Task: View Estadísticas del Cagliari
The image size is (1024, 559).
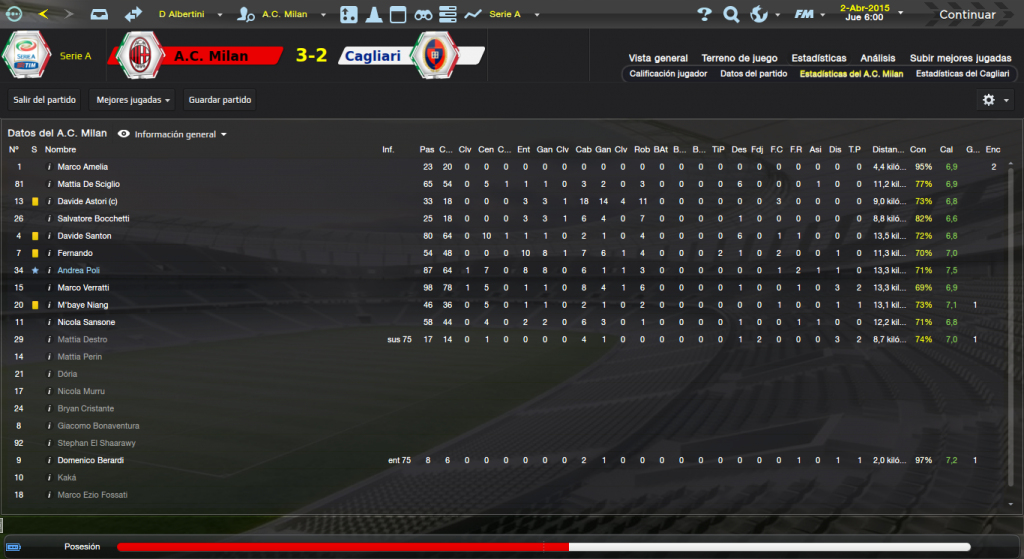Action: [962, 74]
